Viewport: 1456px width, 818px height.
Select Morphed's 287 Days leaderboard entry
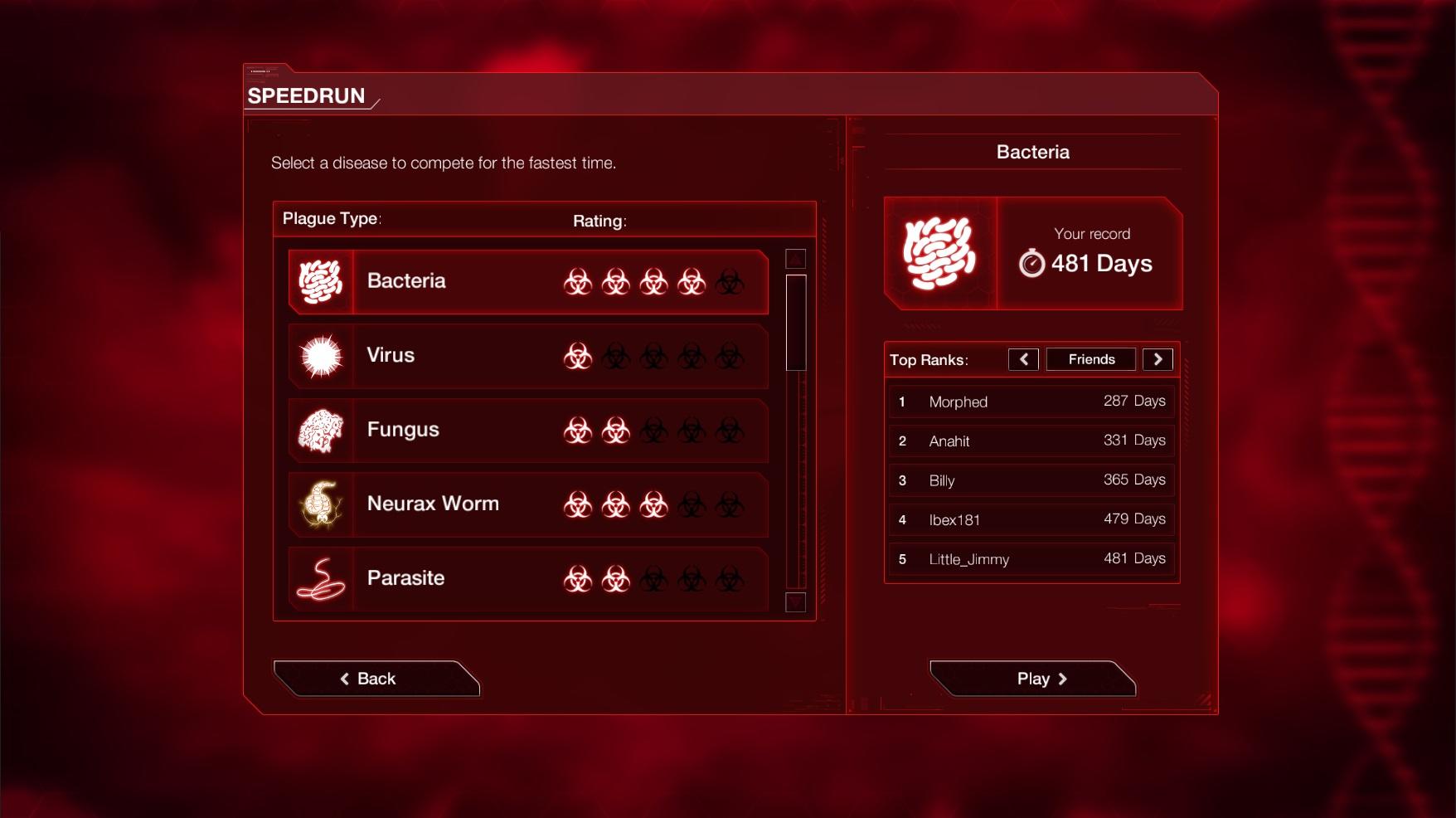(x=1031, y=401)
